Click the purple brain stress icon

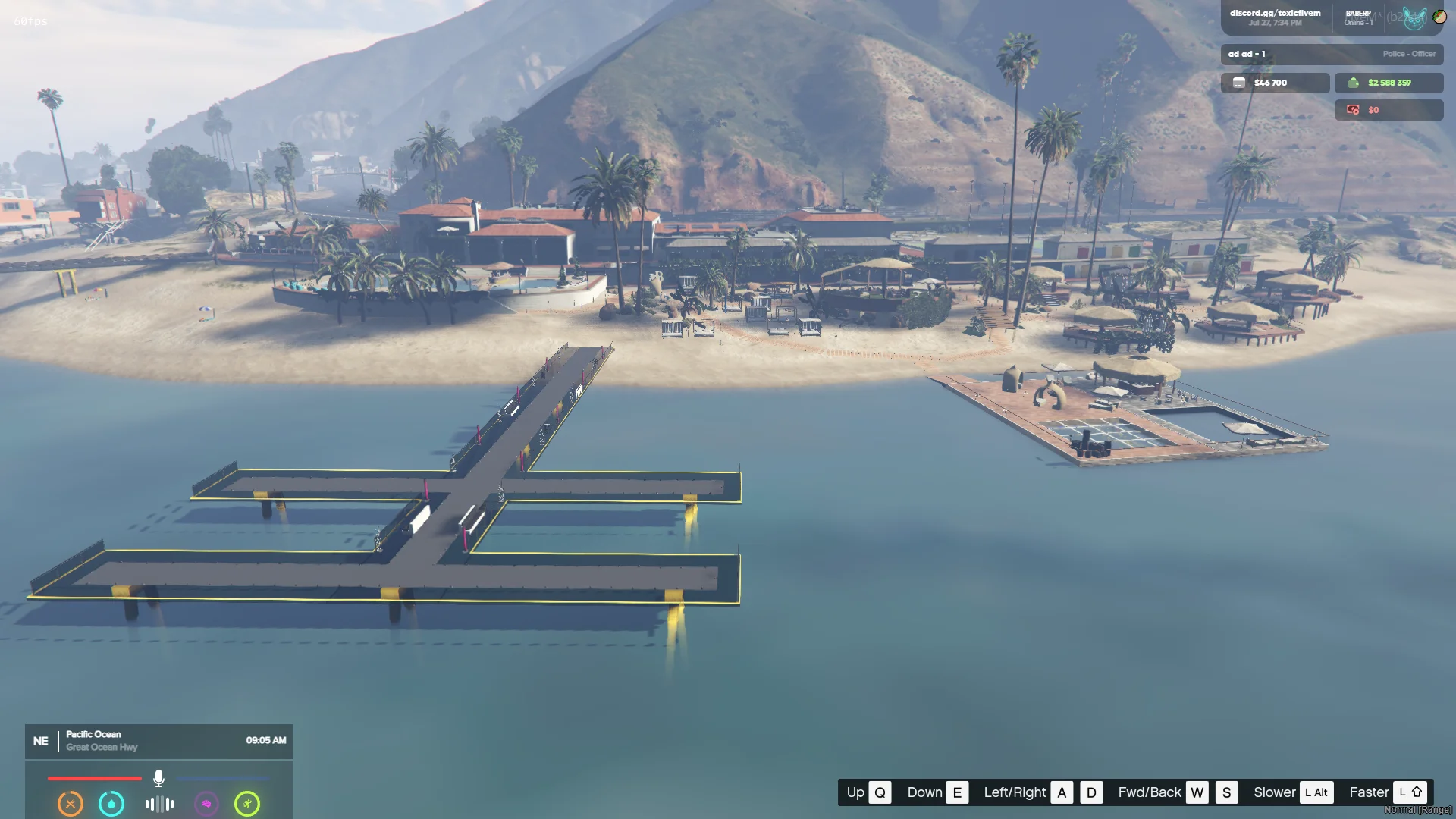[x=206, y=804]
